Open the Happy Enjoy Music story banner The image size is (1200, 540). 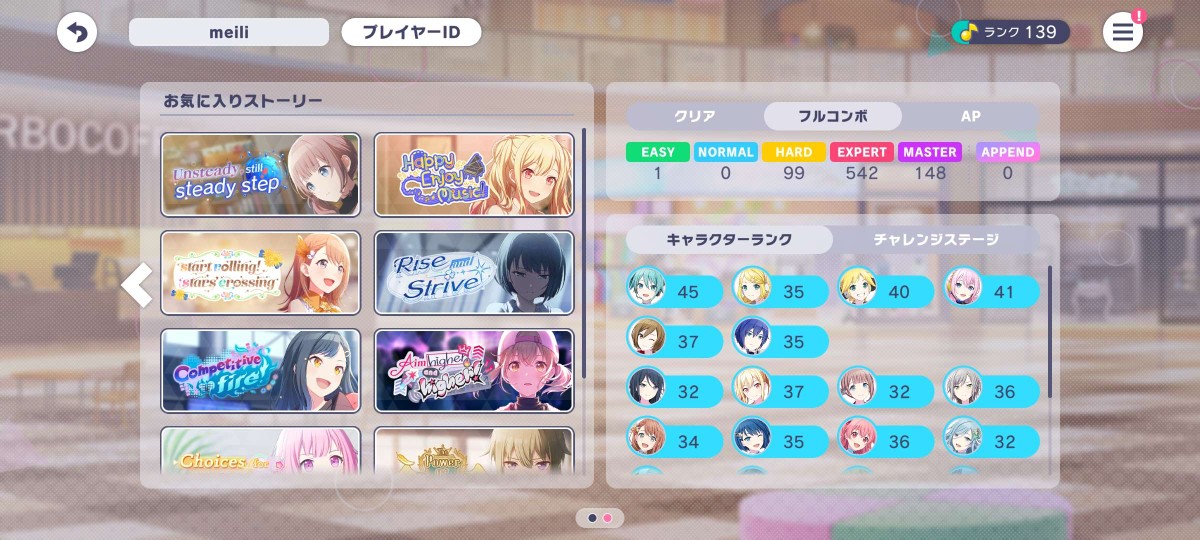click(x=474, y=175)
